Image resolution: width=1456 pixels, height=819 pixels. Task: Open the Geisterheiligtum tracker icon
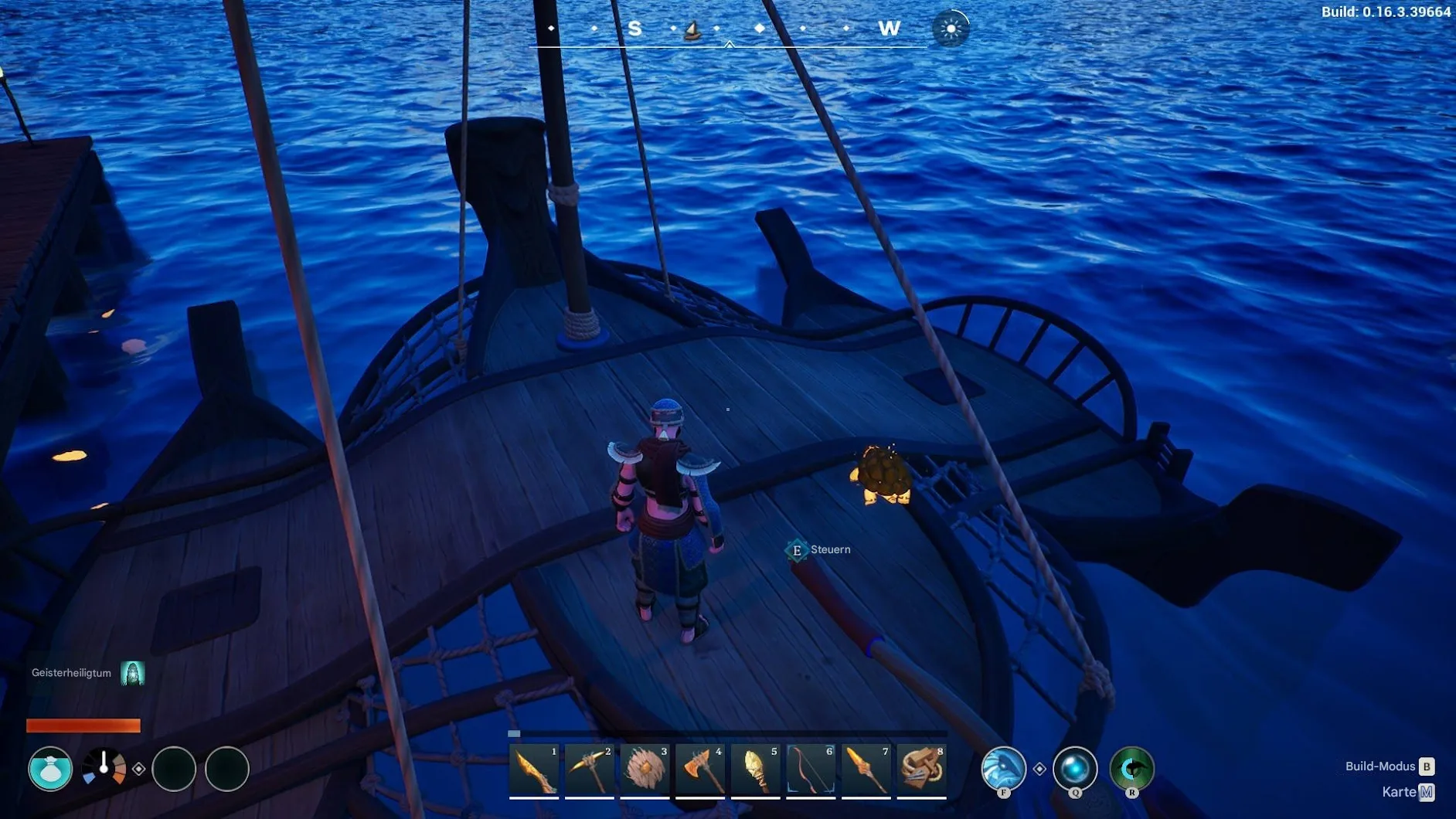tap(133, 673)
